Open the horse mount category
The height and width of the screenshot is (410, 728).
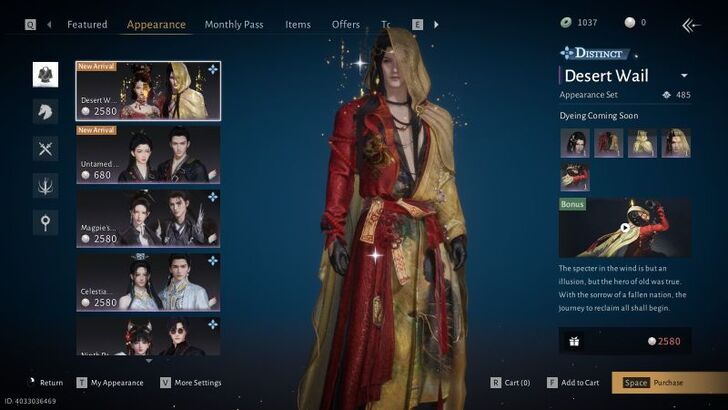click(45, 110)
